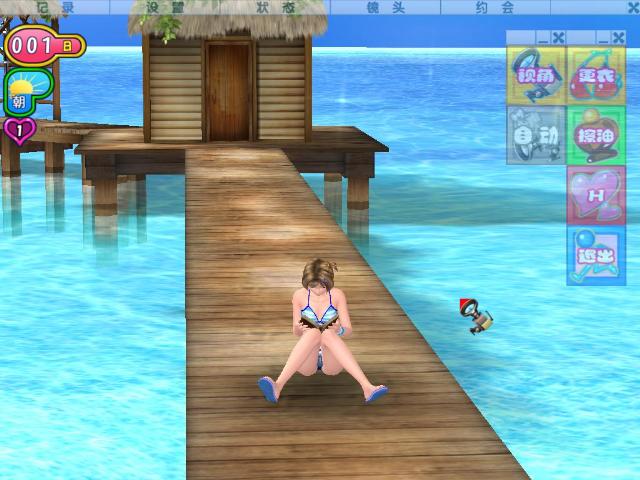The image size is (640, 480).
Task: Activate the pink heart H button
Action: tap(596, 194)
